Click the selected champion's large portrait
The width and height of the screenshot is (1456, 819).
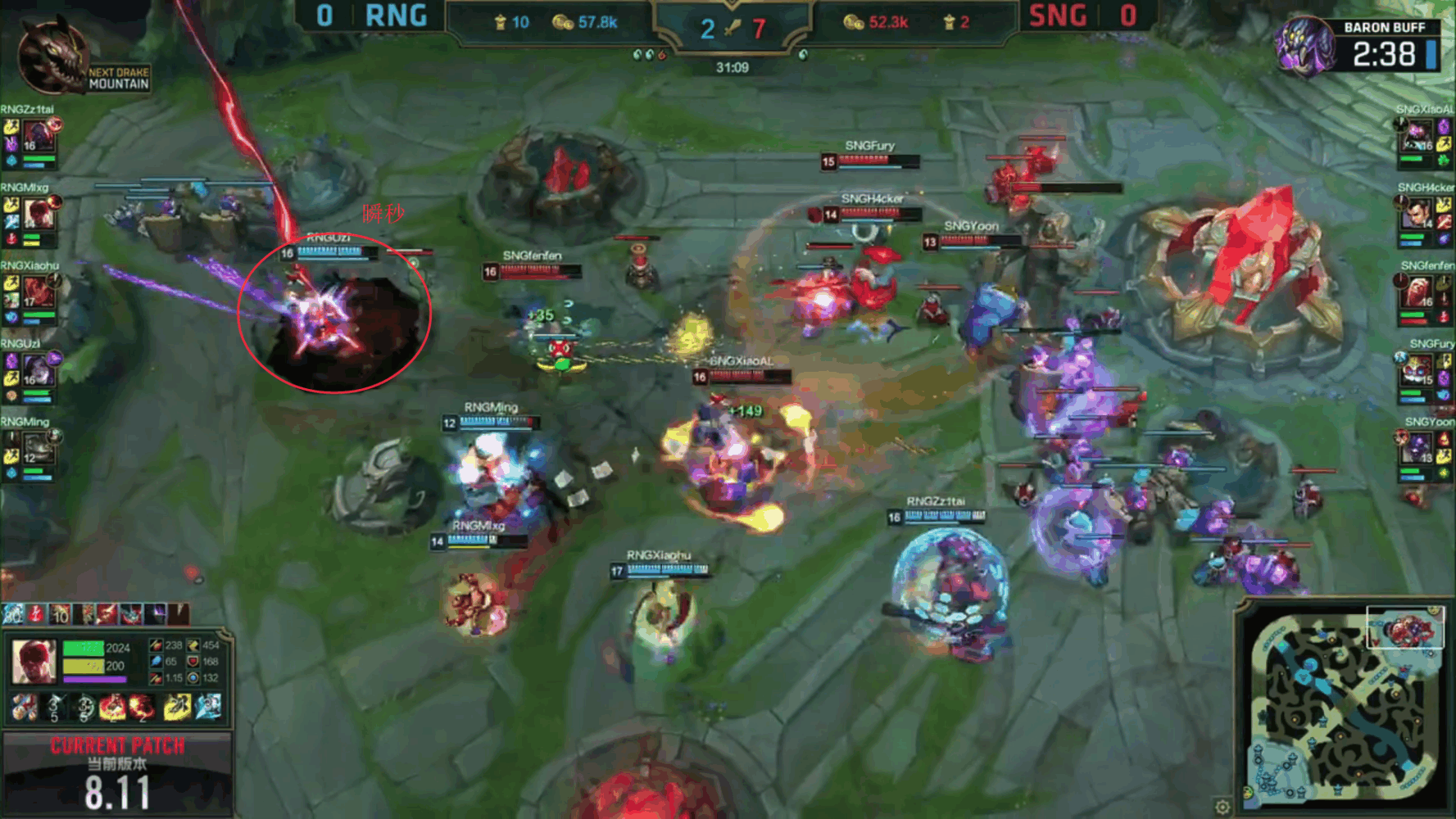[x=34, y=661]
